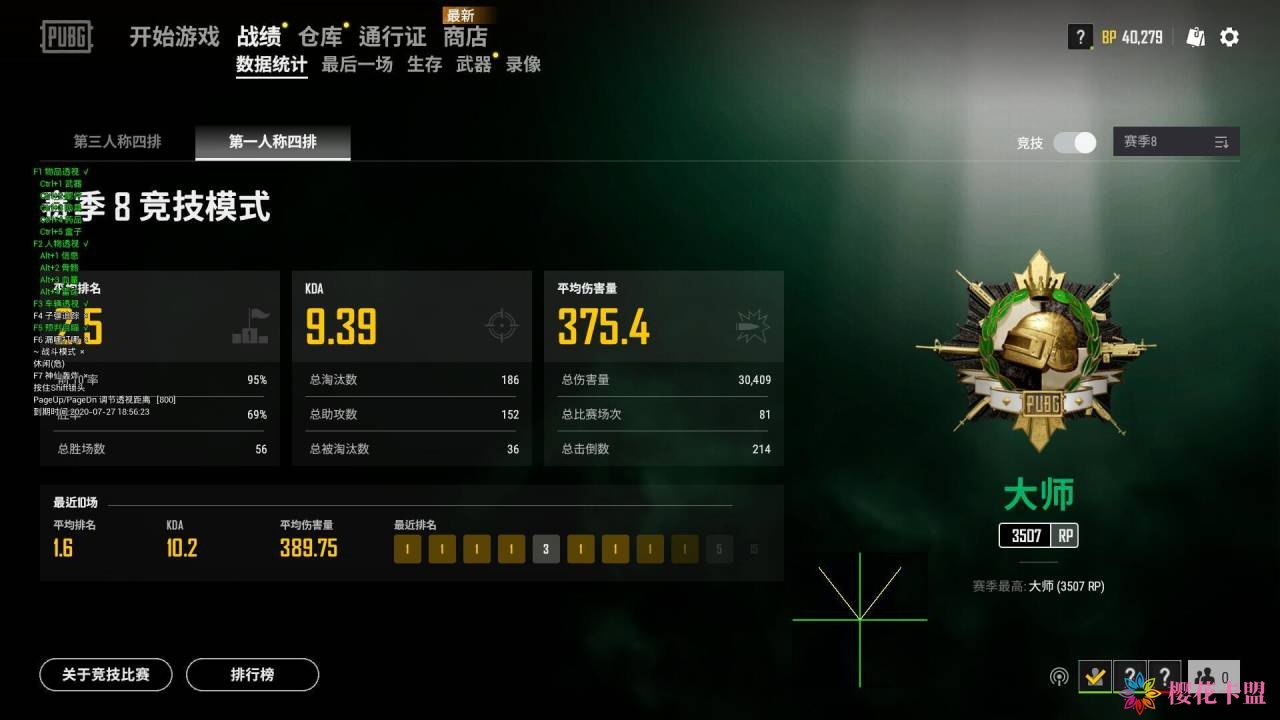The image size is (1280, 720).
Task: Select the 第一人称四排 tab
Action: pos(272,142)
